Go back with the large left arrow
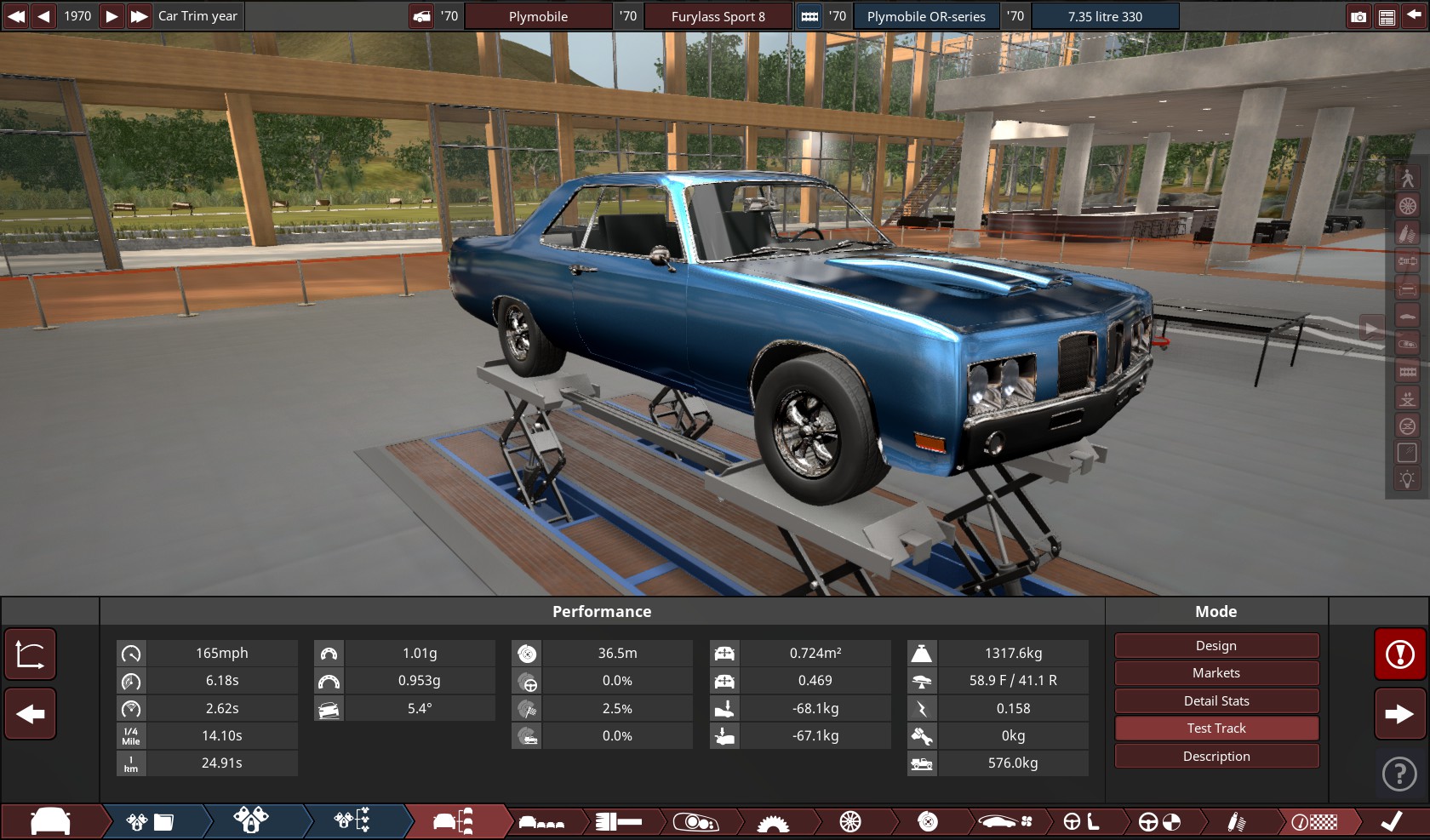Screen dimensions: 1430x840 coord(31,714)
